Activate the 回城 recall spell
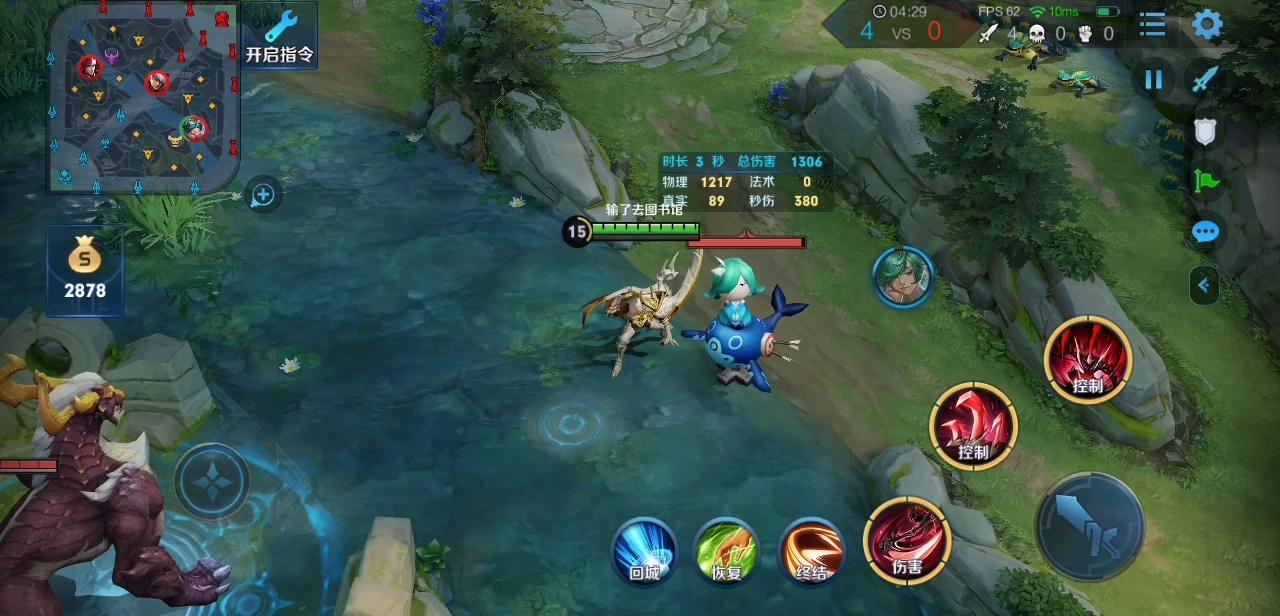 [645, 551]
